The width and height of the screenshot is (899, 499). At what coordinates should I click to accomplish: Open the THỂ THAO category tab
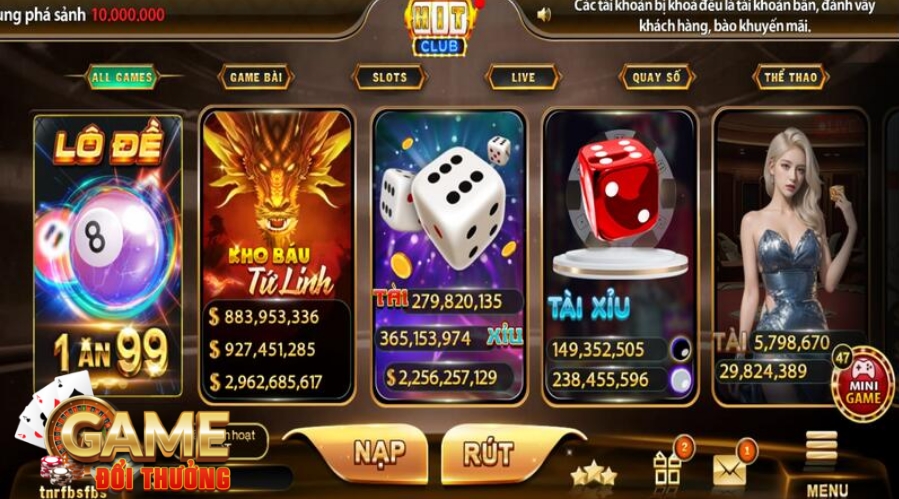click(x=790, y=77)
